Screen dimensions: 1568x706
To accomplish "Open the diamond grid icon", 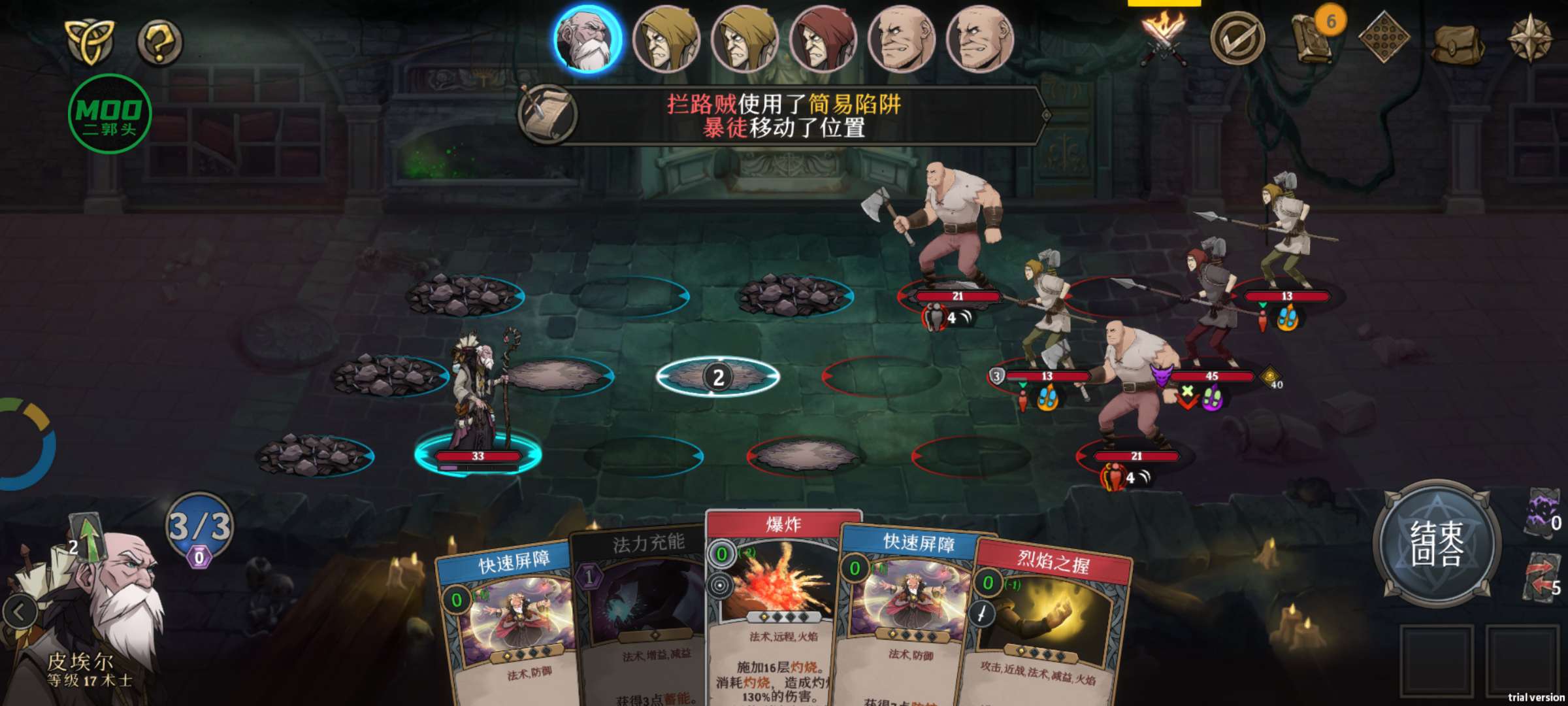I will (1383, 38).
